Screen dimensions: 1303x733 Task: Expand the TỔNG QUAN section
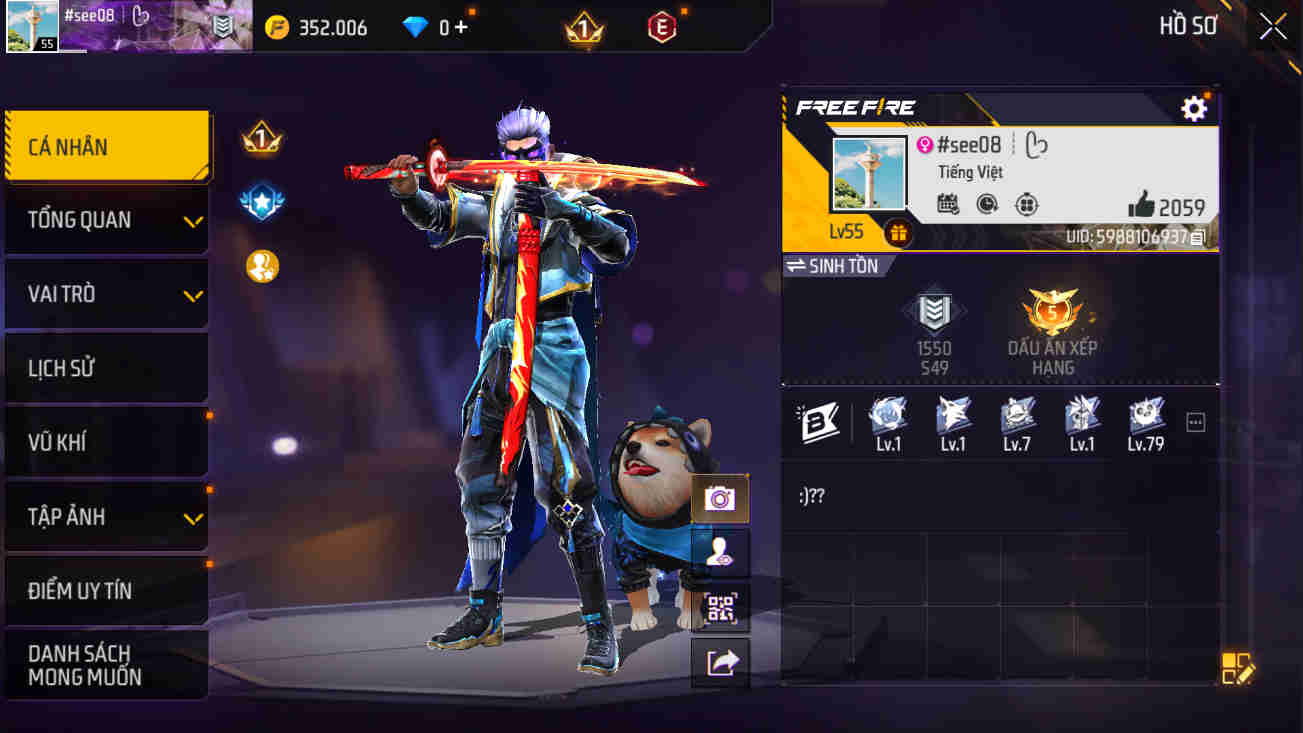(106, 219)
